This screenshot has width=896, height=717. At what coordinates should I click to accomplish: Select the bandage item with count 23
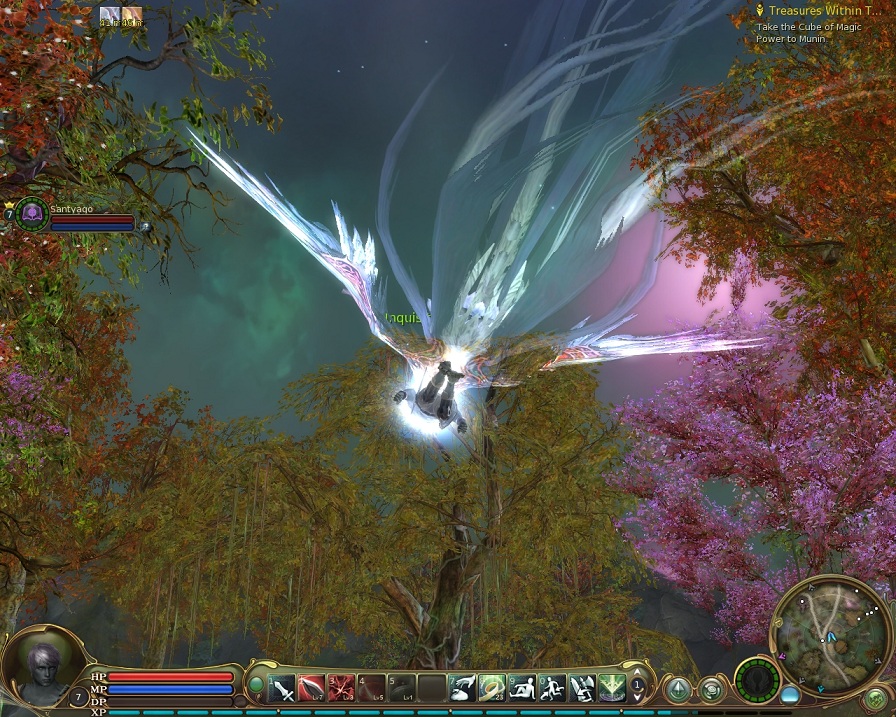coord(492,688)
